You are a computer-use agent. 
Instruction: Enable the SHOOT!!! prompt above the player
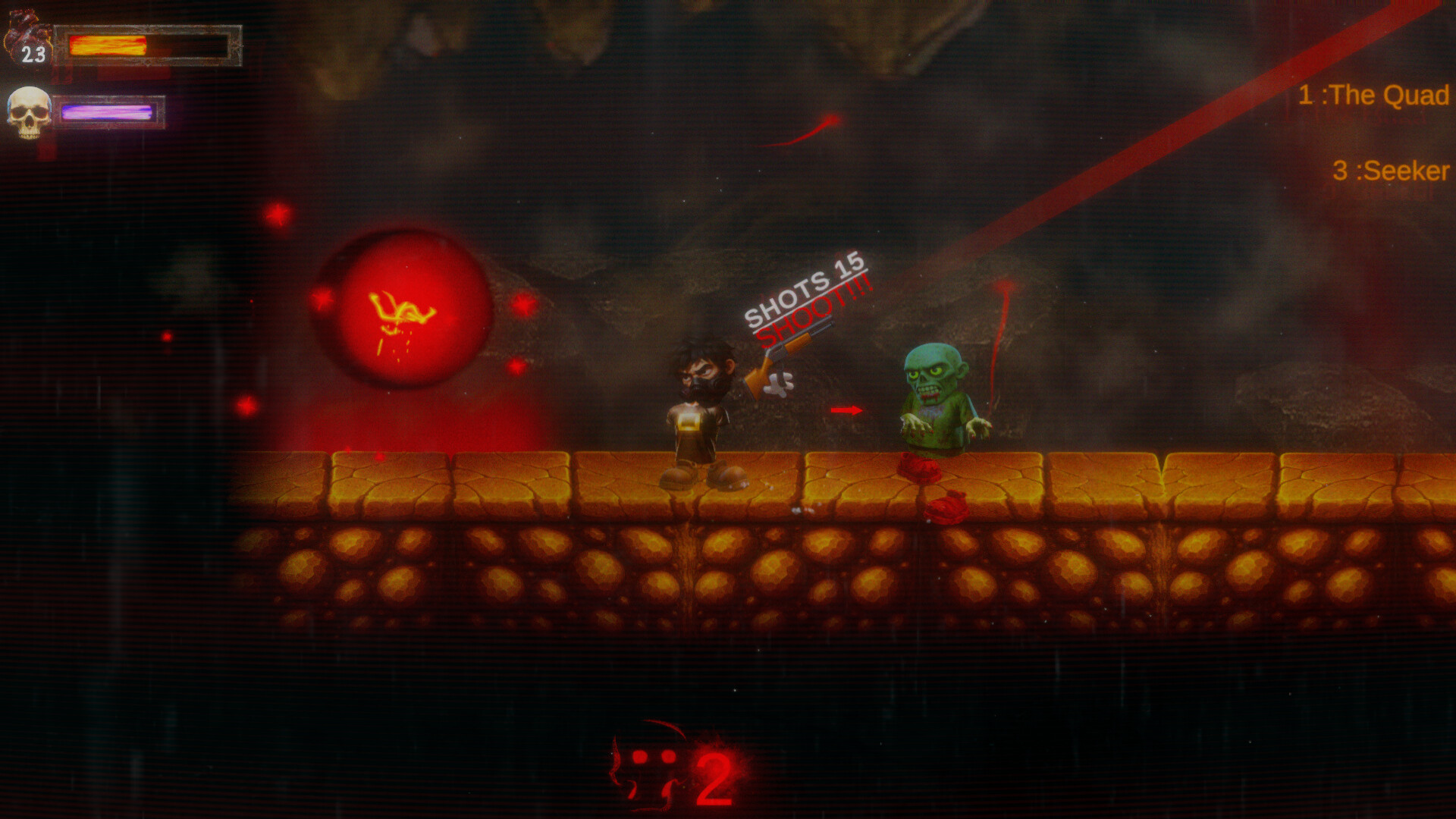tap(815, 309)
